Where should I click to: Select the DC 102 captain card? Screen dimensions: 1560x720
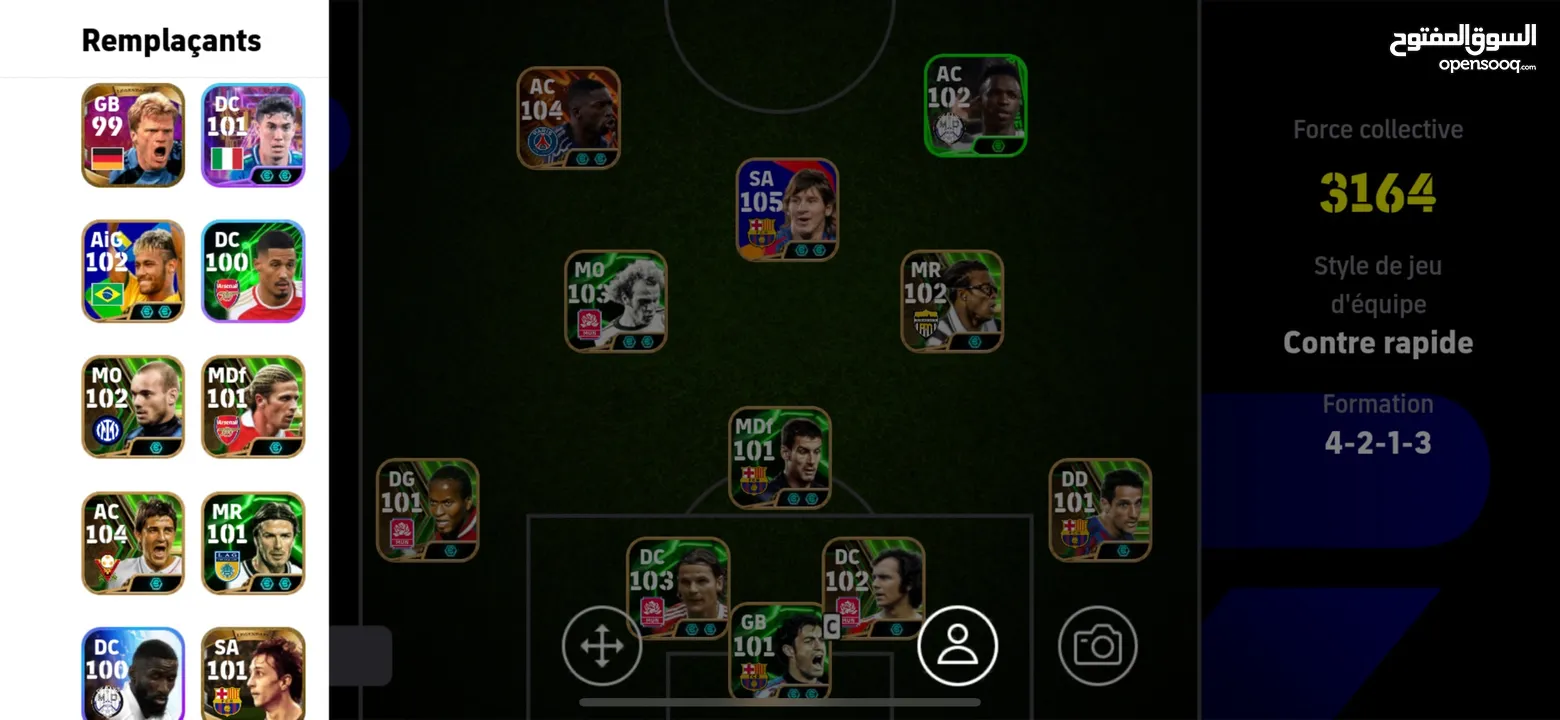[873, 585]
